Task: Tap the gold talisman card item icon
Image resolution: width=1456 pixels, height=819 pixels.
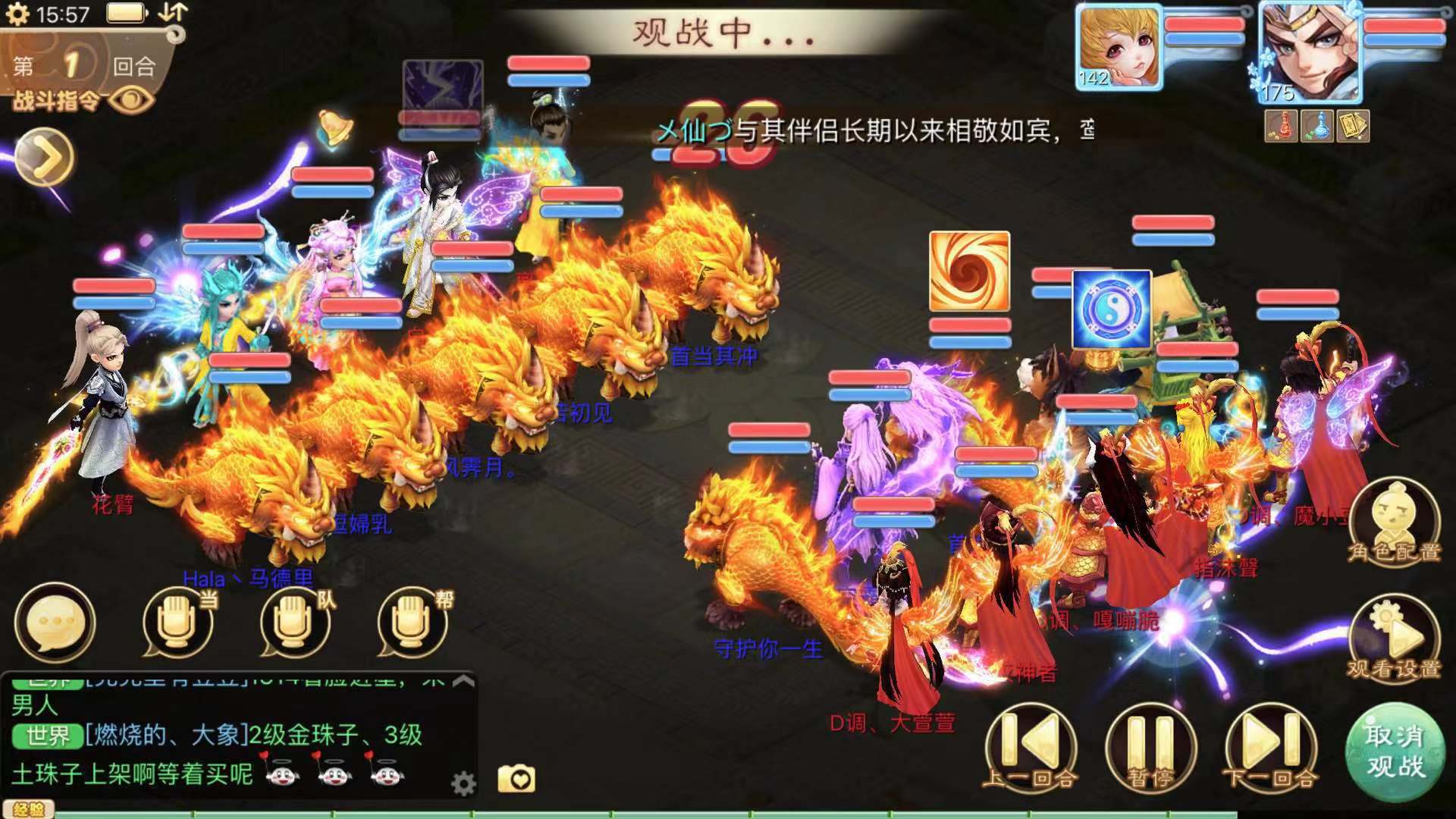Action: click(1354, 126)
